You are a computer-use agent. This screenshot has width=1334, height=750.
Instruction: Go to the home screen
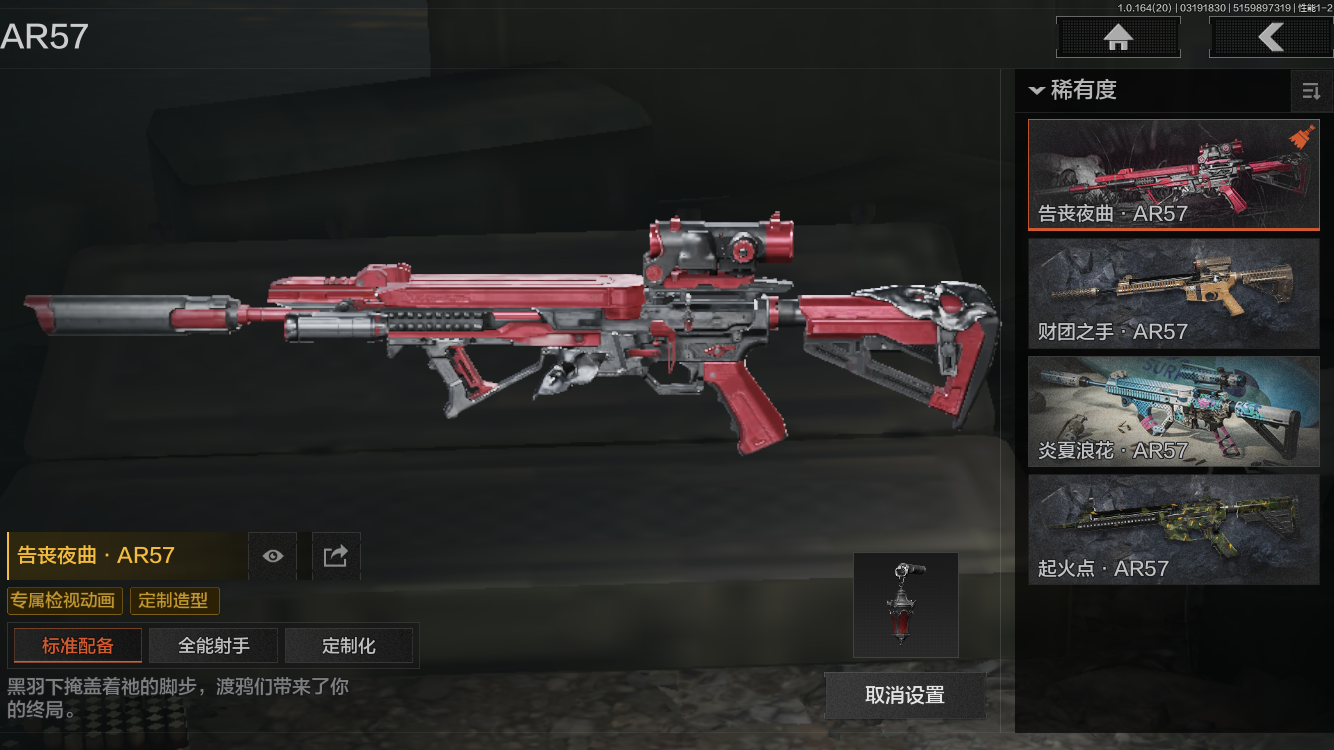[1118, 38]
